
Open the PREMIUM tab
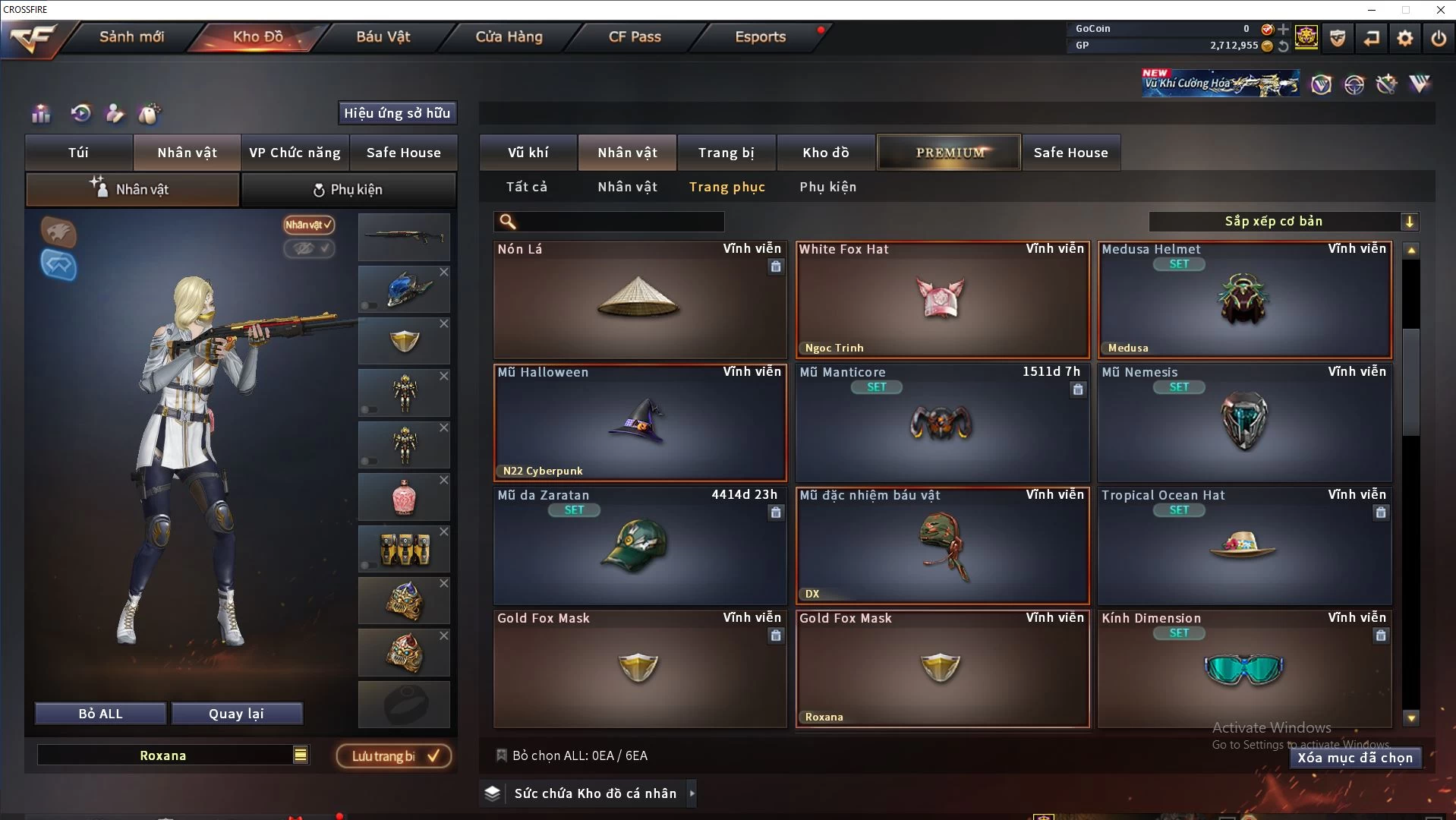point(949,153)
